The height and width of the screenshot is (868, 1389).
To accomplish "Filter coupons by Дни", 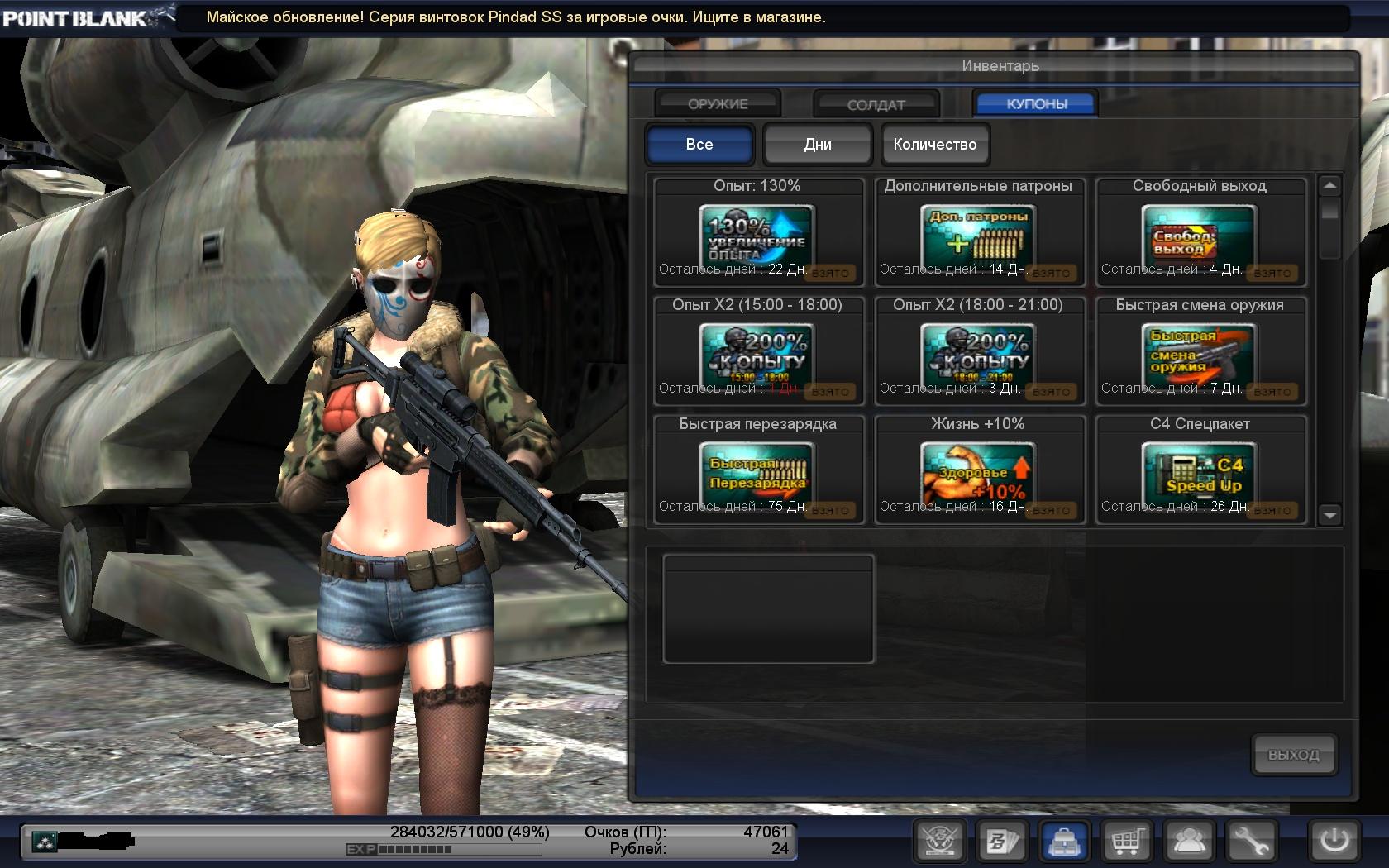I will pyautogui.click(x=817, y=145).
